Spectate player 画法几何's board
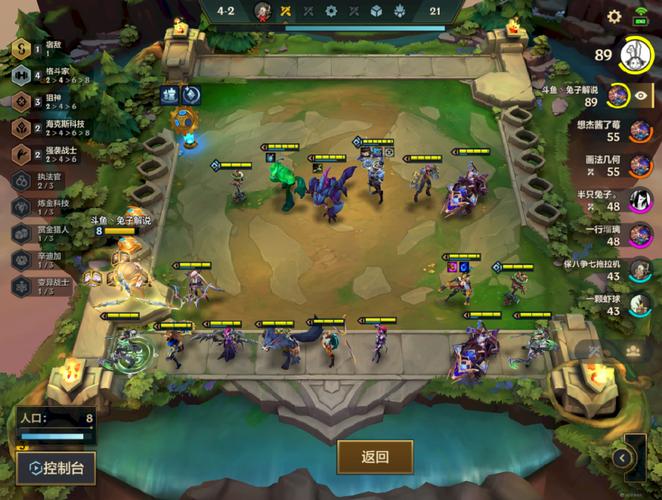 615,165
